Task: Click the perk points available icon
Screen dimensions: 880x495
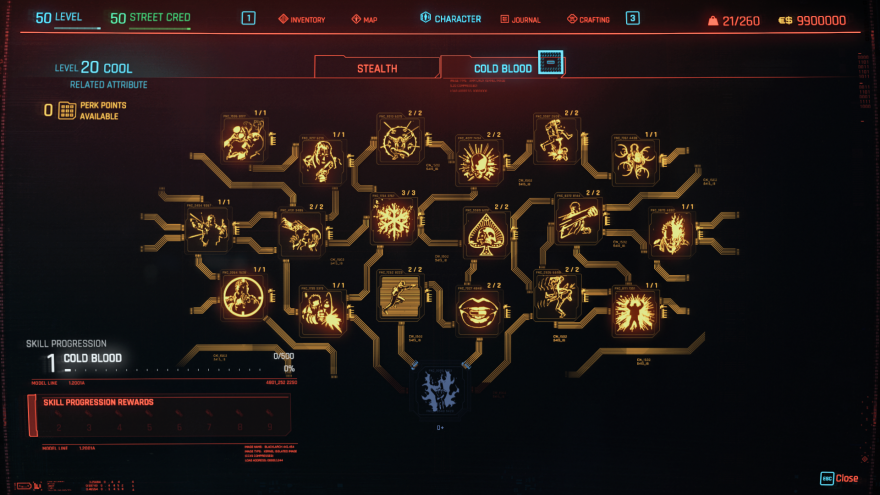Action: tap(67, 110)
